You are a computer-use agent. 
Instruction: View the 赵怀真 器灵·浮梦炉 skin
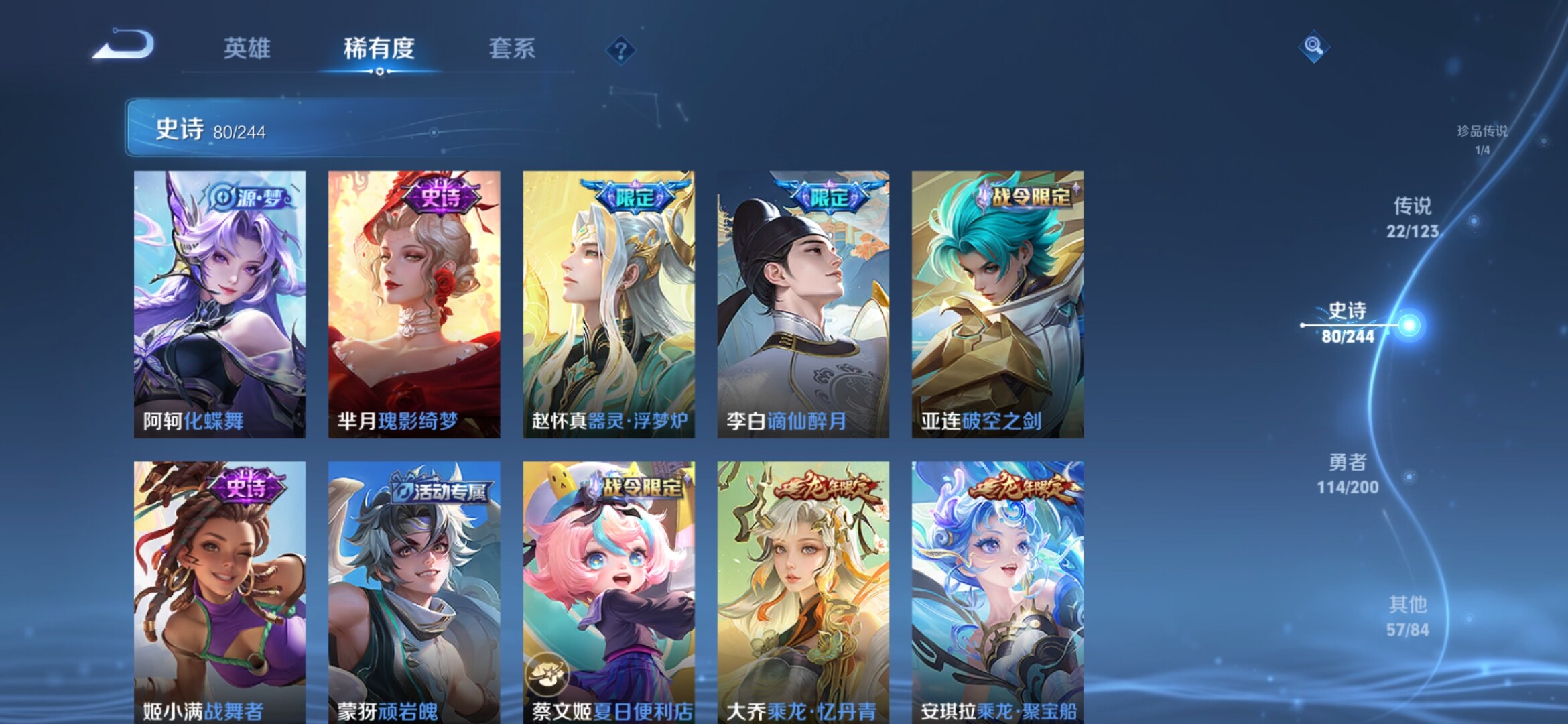click(x=608, y=304)
